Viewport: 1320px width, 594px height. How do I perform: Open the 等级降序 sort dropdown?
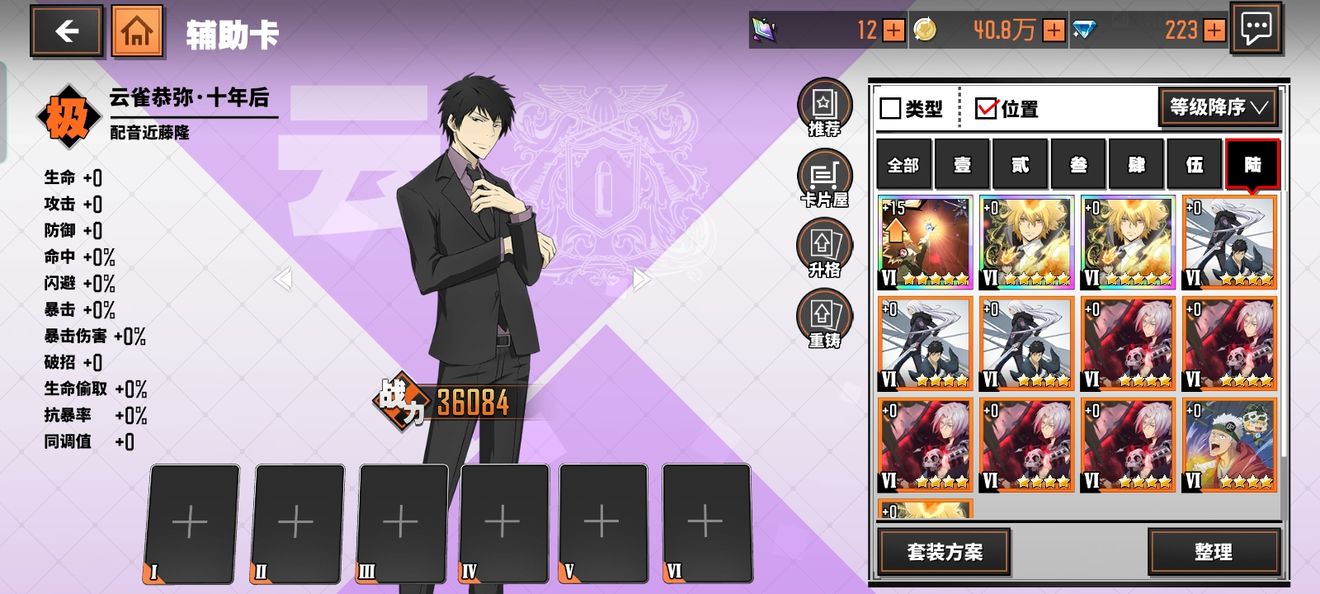click(x=1218, y=107)
